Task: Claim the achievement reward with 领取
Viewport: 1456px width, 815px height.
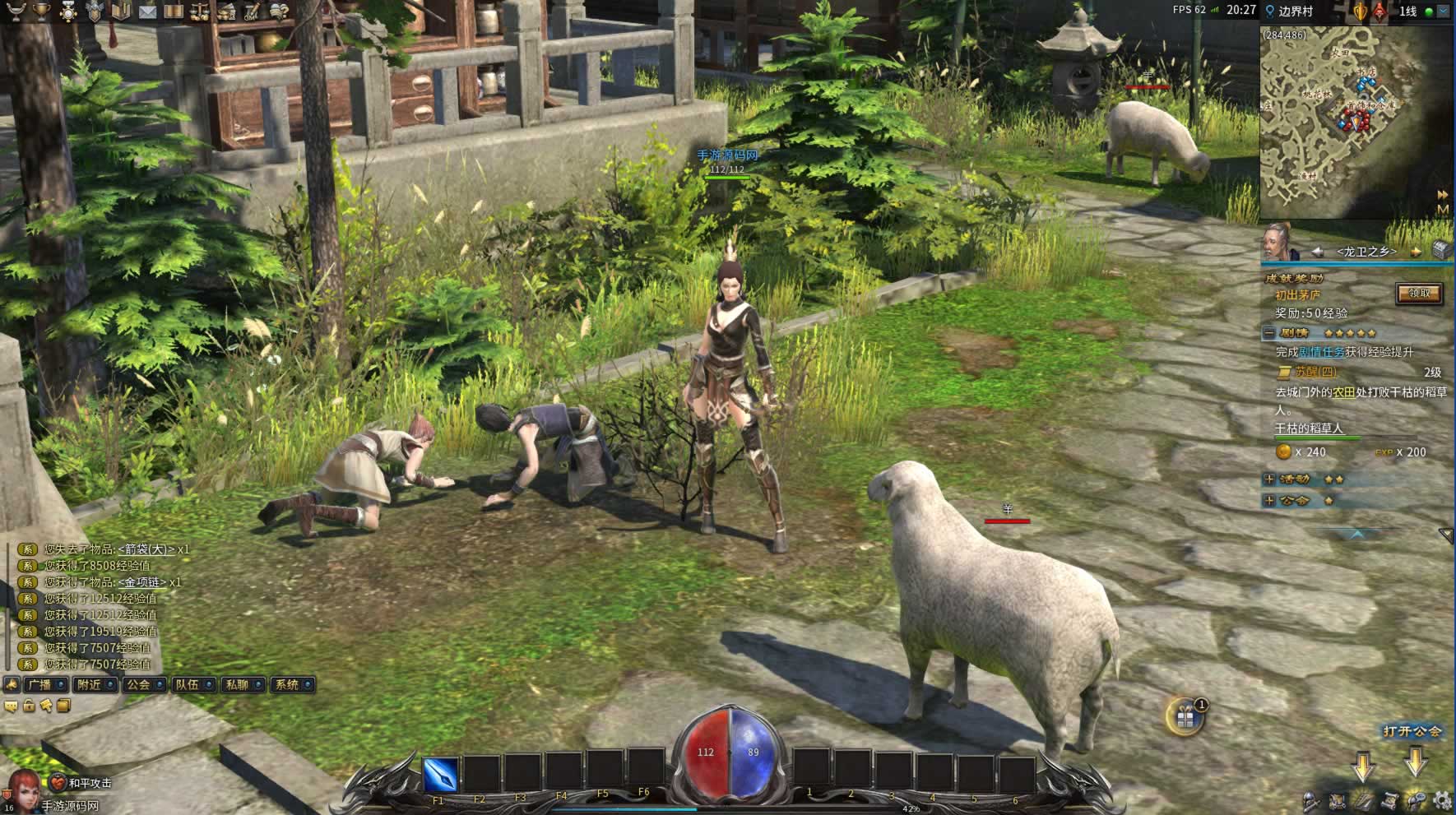Action: pos(1419,294)
